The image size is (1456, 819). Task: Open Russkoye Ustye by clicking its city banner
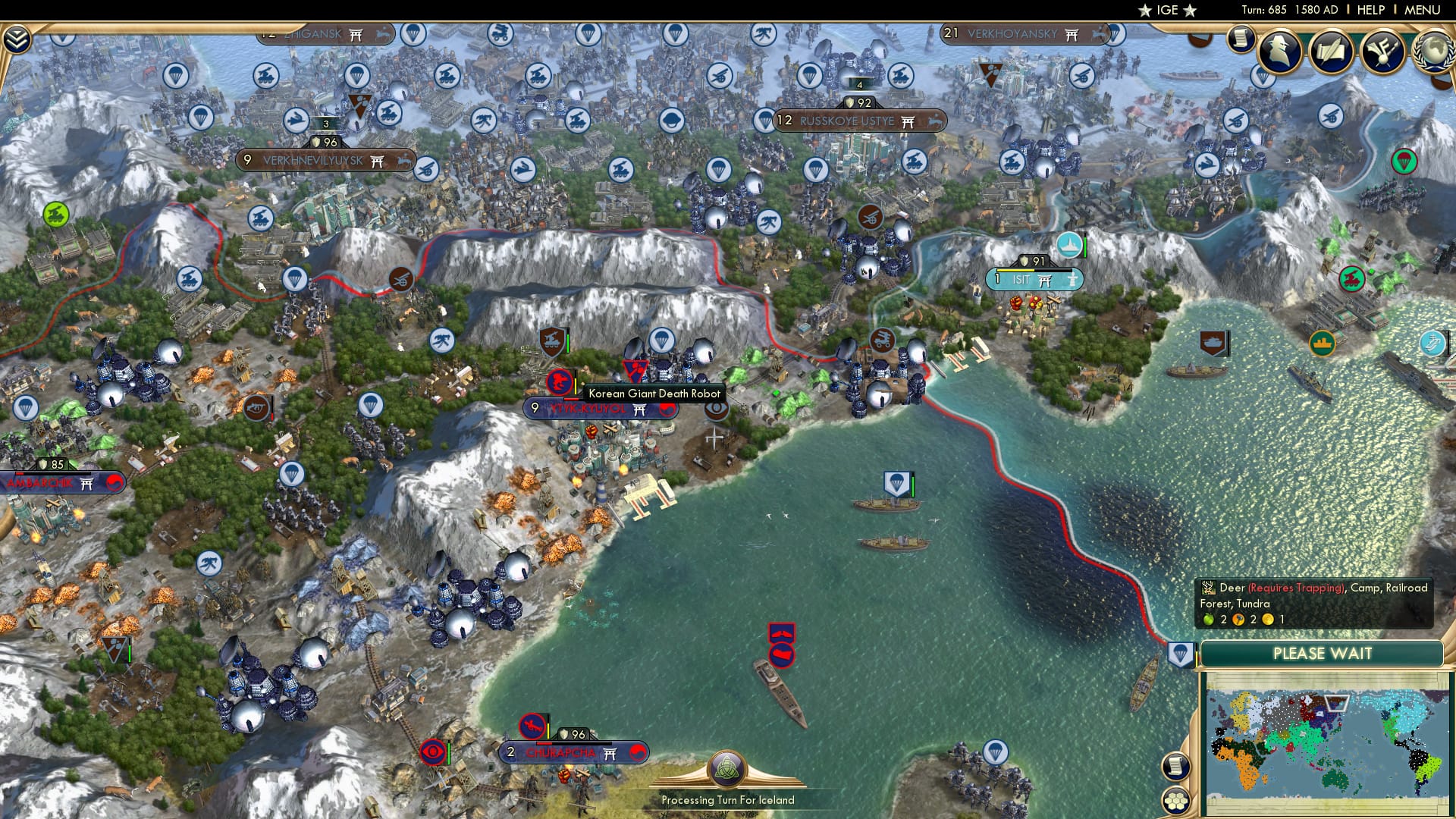858,120
